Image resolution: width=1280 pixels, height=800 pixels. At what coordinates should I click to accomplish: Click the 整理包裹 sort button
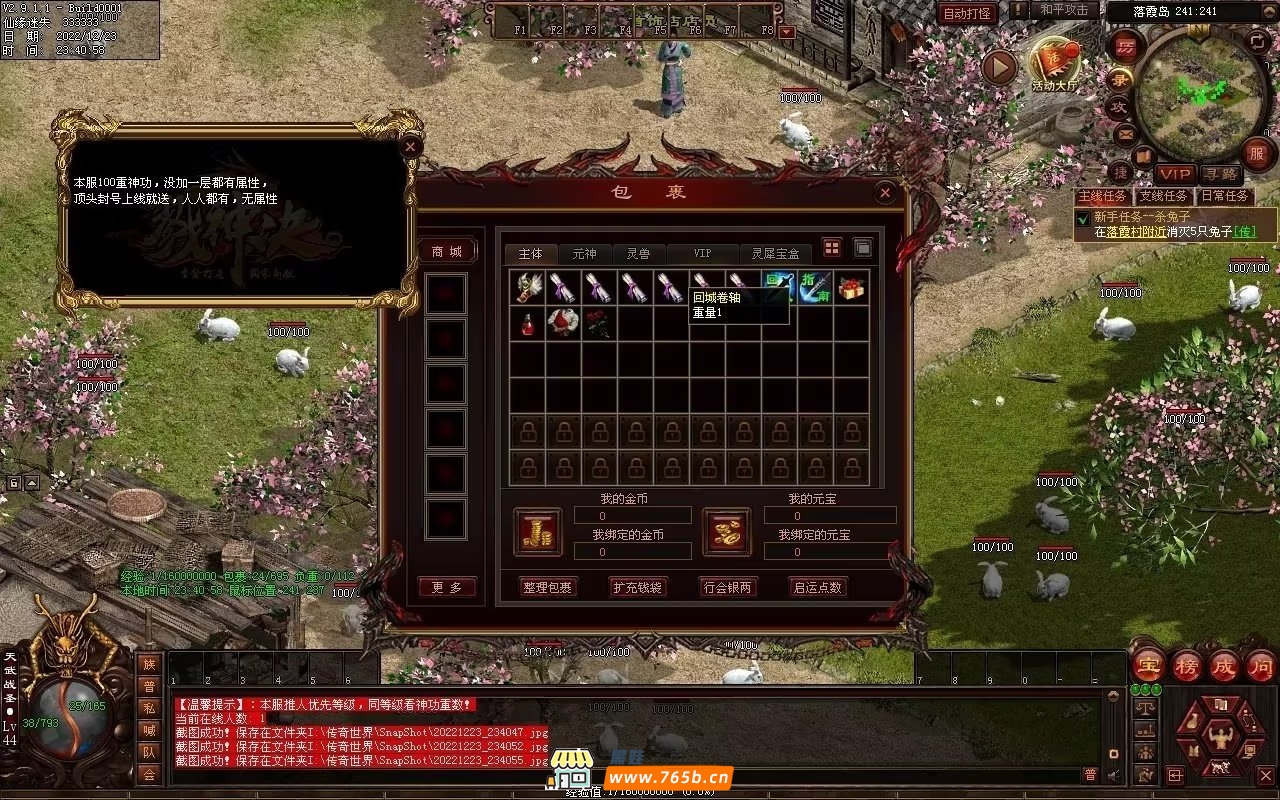point(549,587)
